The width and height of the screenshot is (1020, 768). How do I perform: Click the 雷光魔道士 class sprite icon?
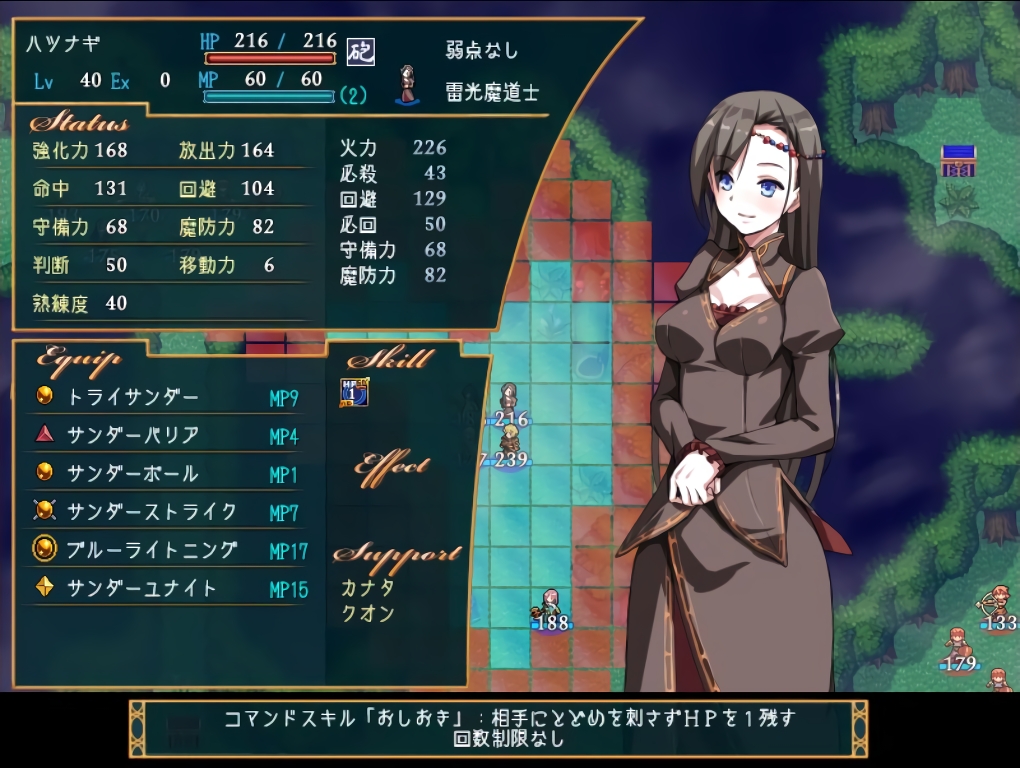coord(408,85)
